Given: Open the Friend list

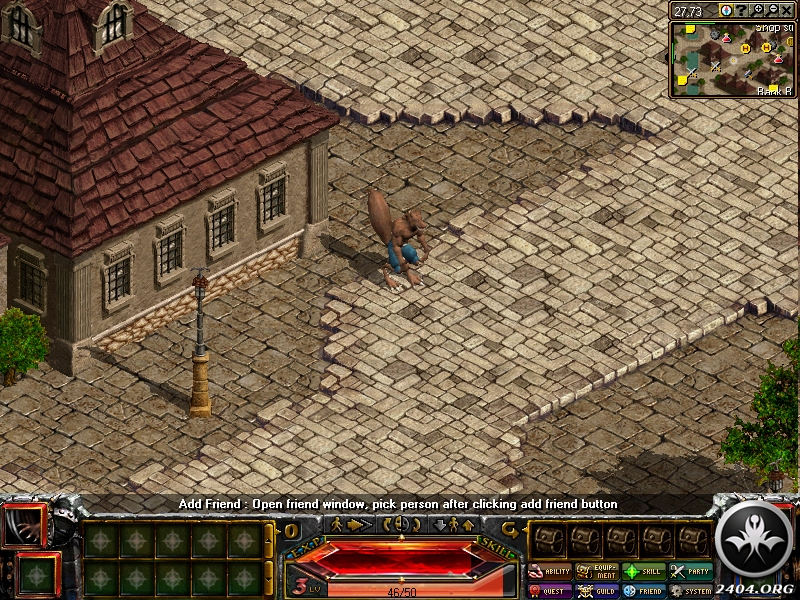Looking at the screenshot, I should click(x=643, y=591).
